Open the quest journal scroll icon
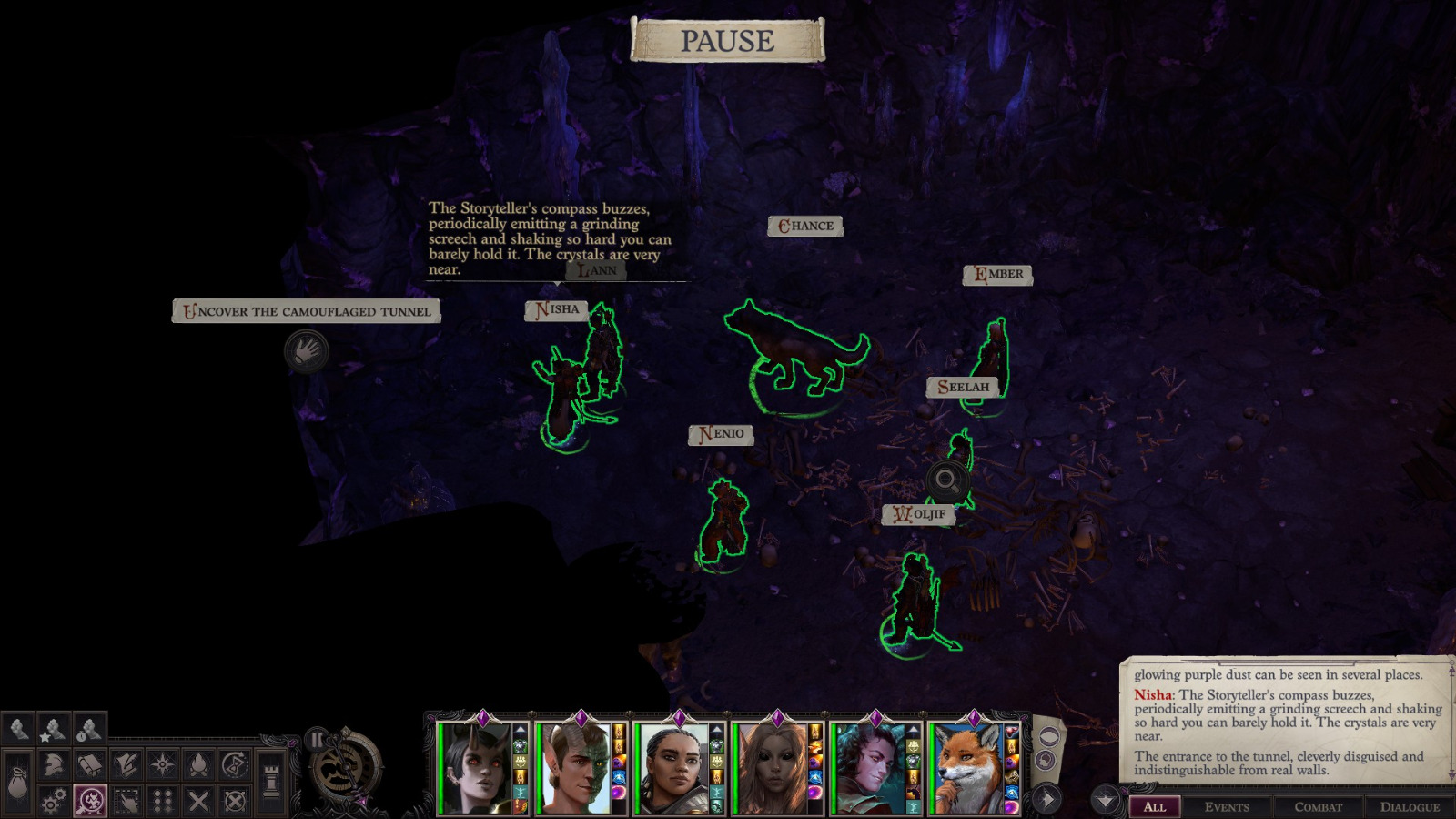1456x819 pixels. 126,763
